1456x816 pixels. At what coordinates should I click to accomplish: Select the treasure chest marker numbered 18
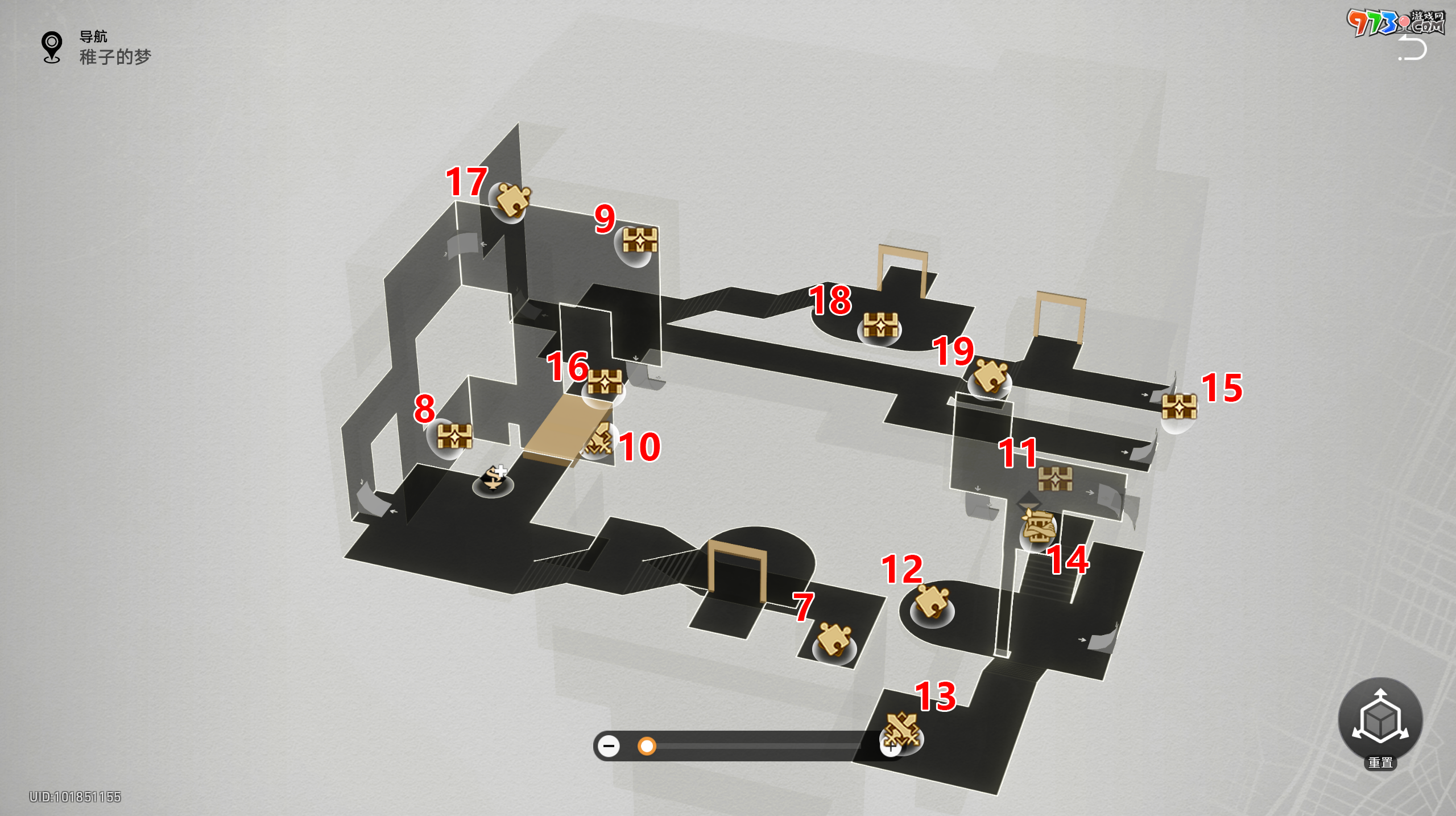[880, 325]
